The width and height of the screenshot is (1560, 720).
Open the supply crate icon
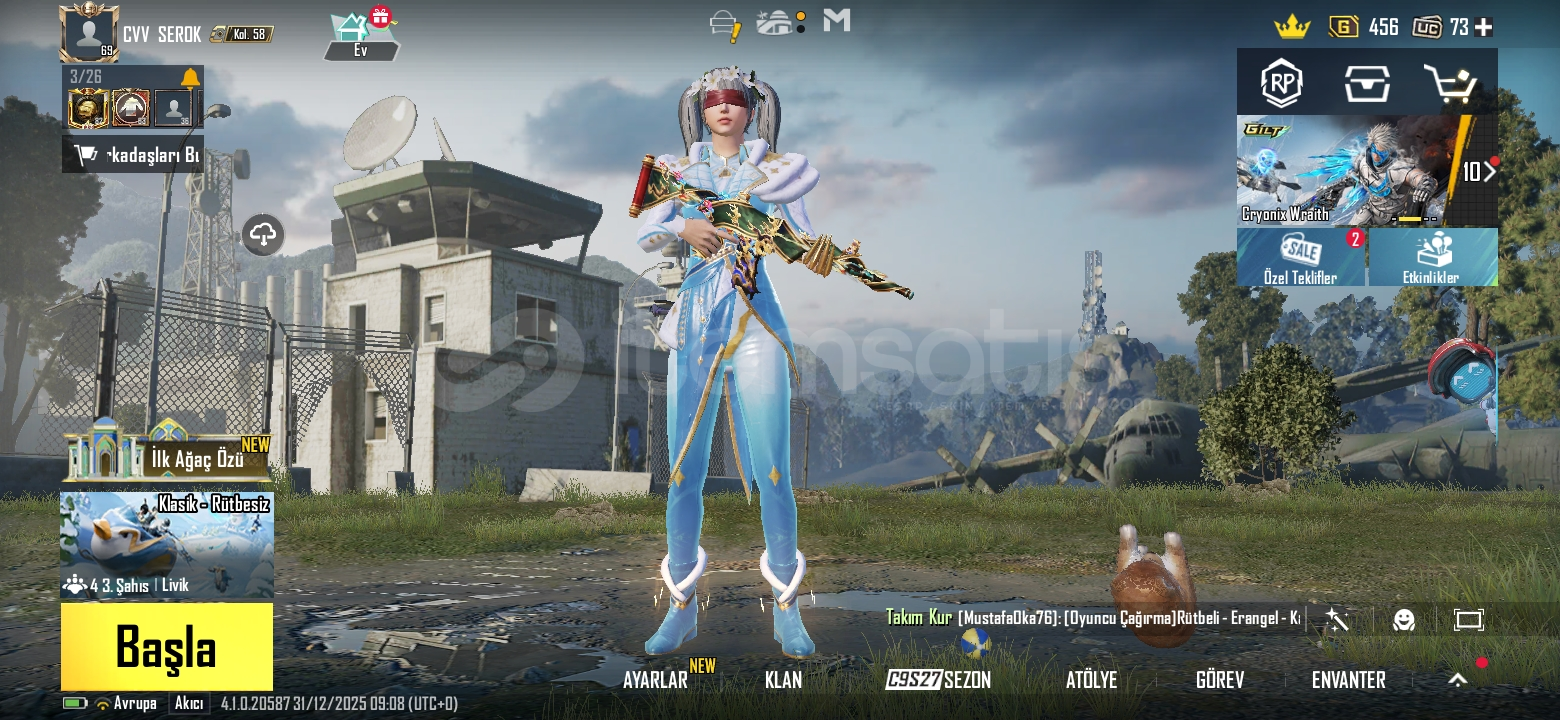click(1366, 84)
